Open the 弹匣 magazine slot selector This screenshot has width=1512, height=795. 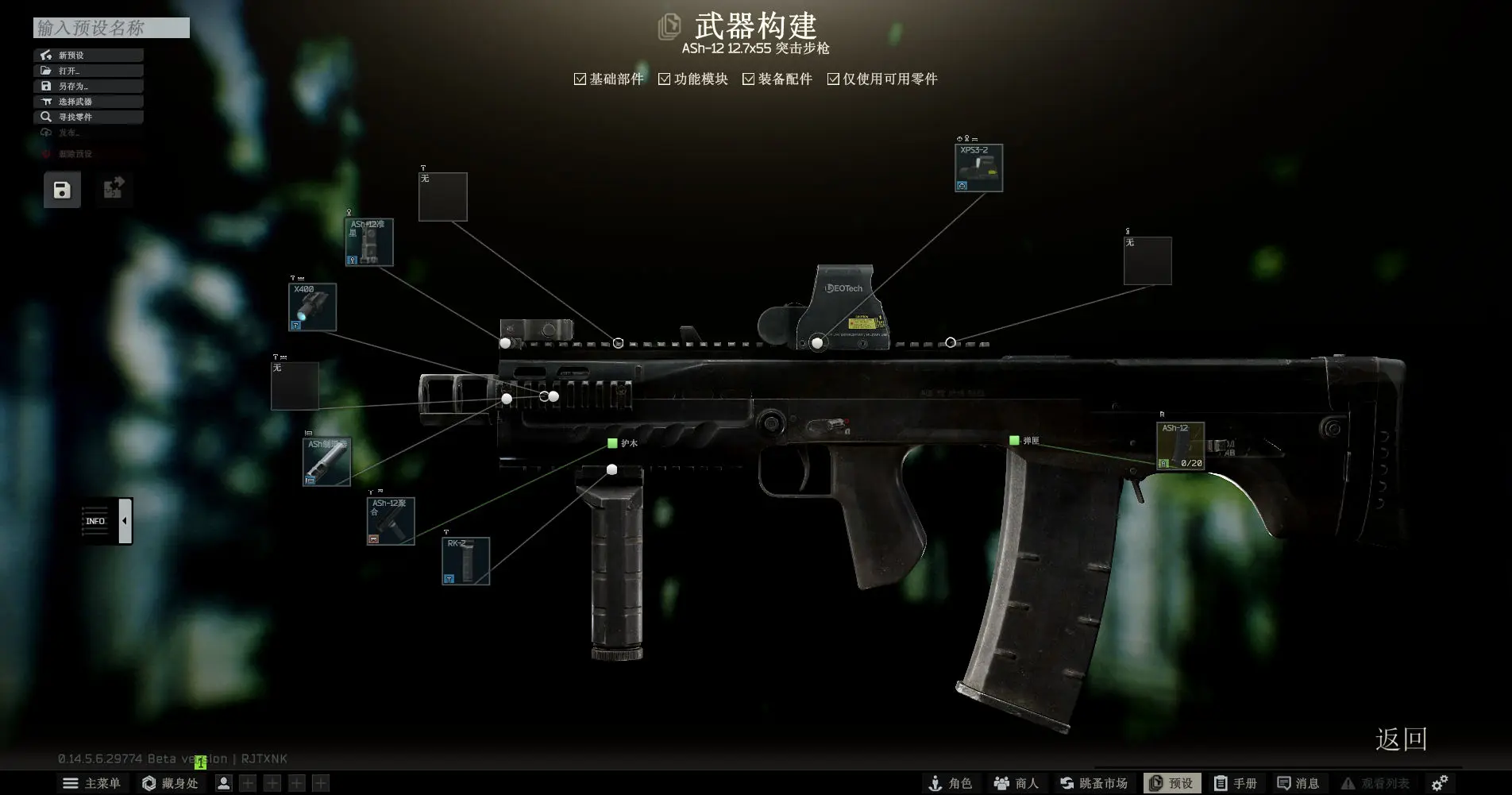pos(1014,439)
